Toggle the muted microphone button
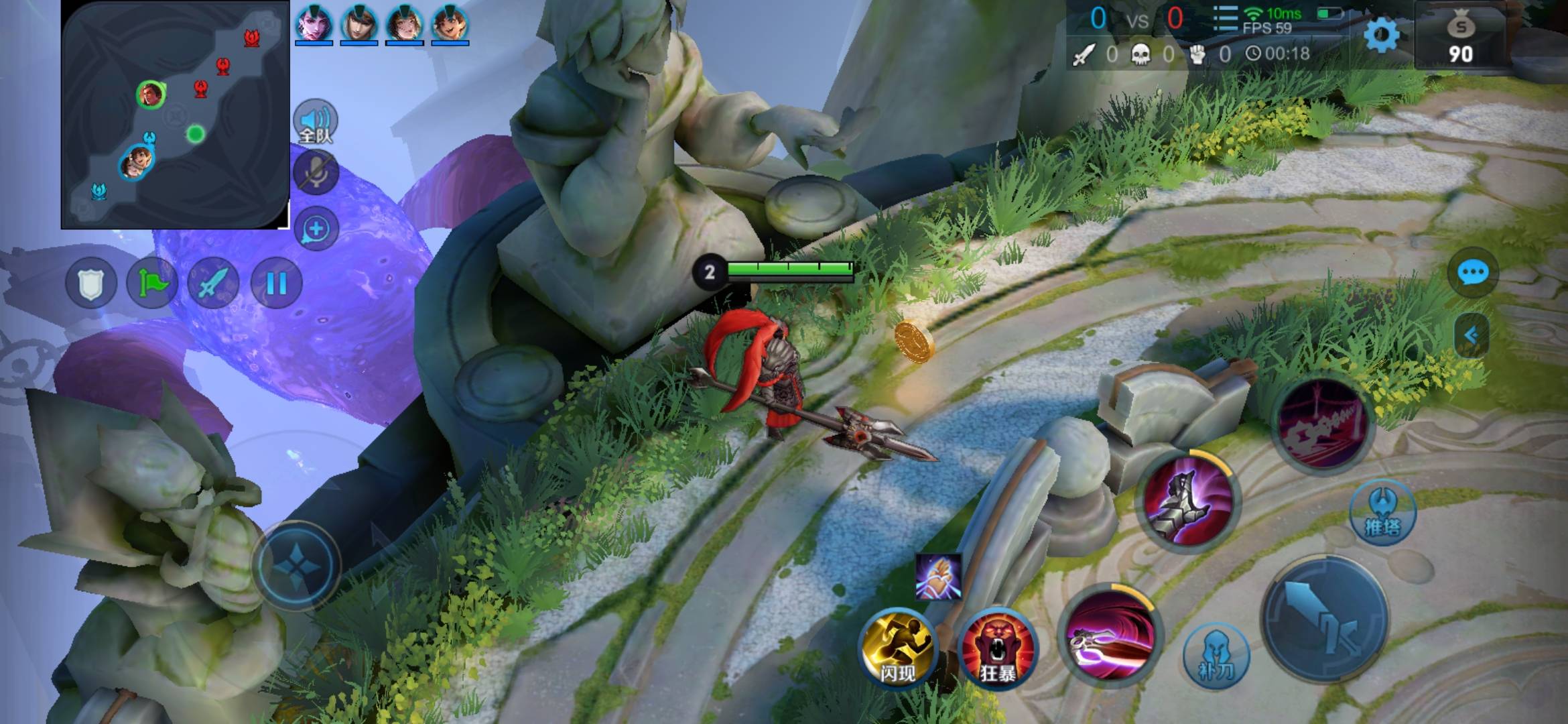 pos(316,173)
